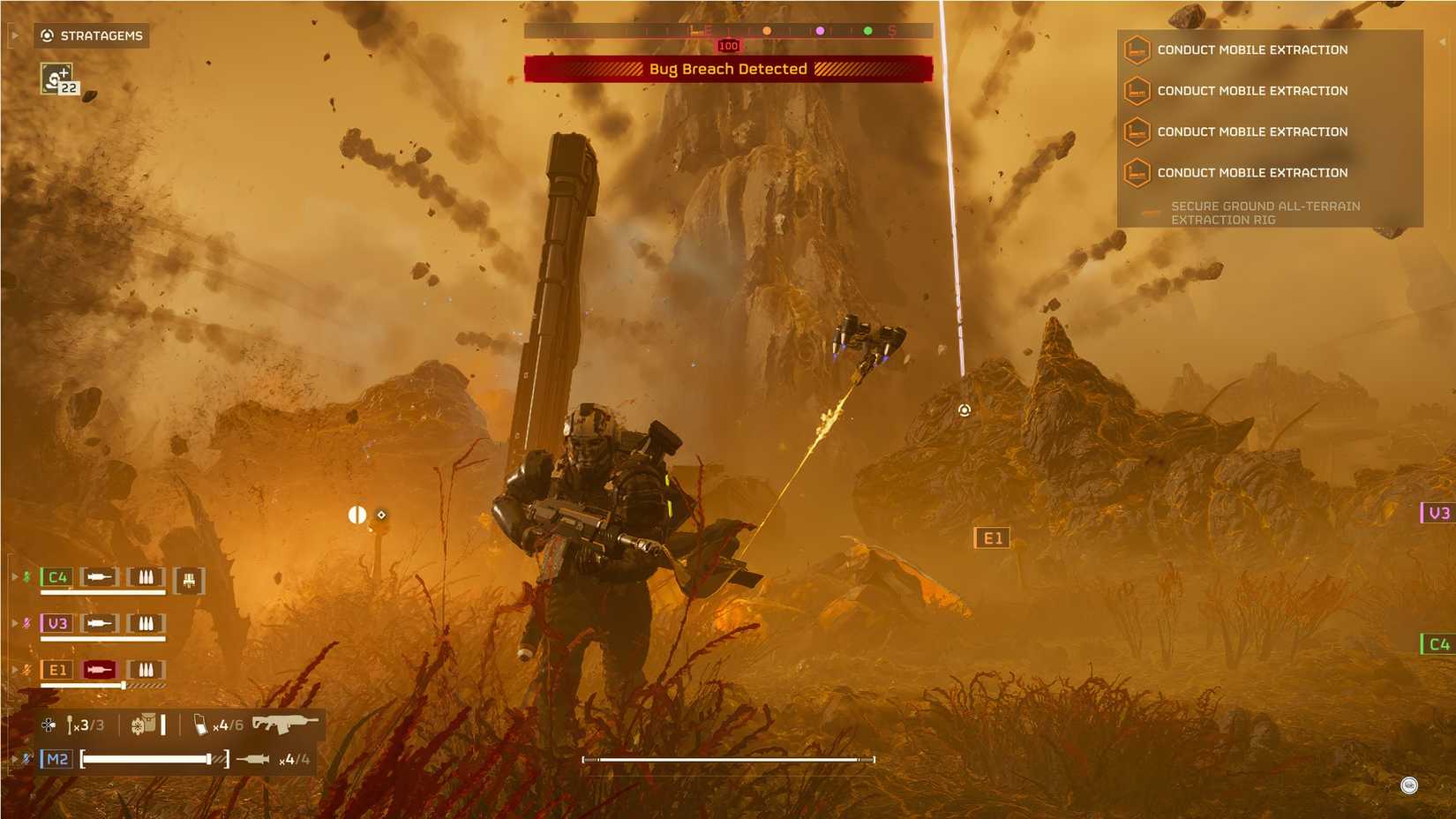Screen dimensions: 1456x819
Task: Mute teammate E1's microphone
Action: 26,669
